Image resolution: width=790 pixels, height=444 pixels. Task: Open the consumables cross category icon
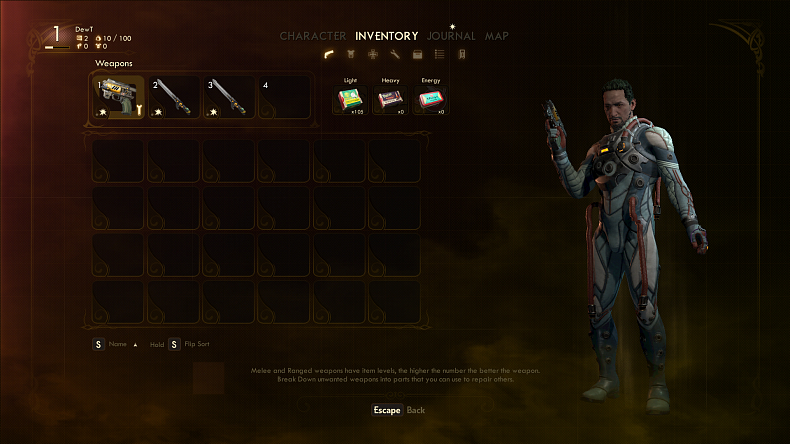pos(373,54)
